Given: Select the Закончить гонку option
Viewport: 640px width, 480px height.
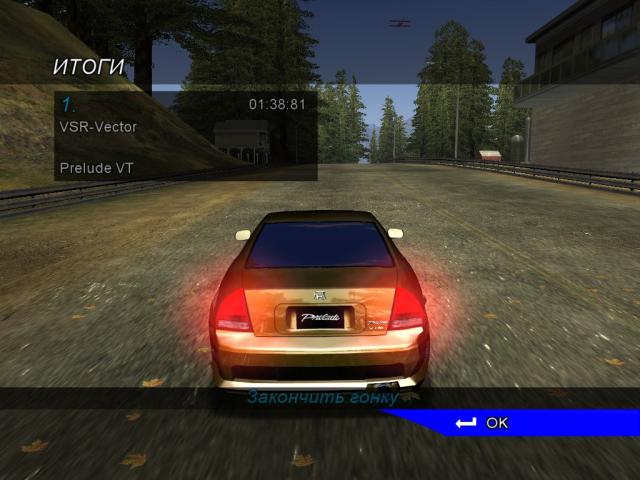Looking at the screenshot, I should click(323, 398).
